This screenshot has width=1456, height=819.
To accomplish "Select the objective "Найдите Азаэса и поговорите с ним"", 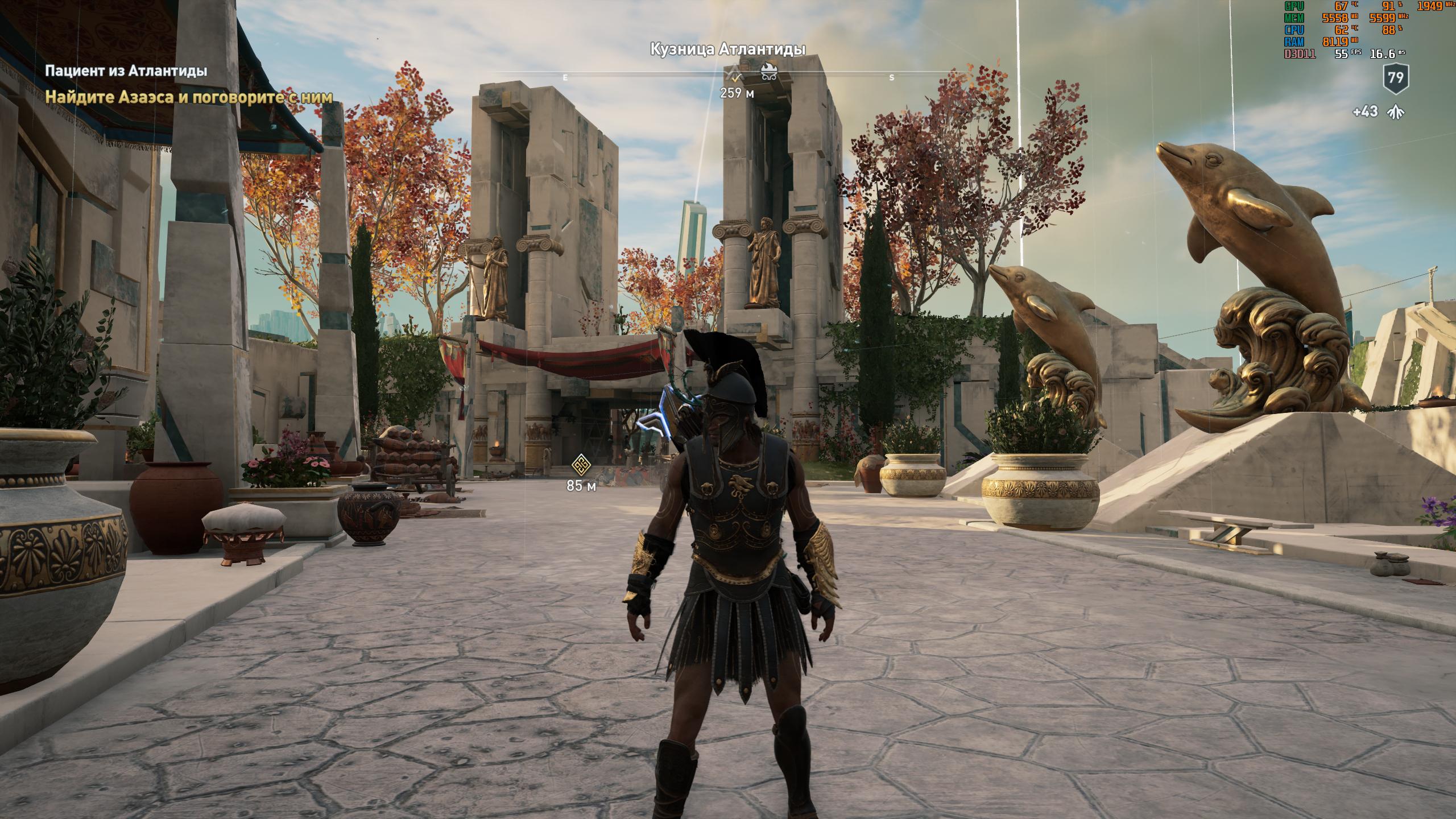I will click(188, 97).
